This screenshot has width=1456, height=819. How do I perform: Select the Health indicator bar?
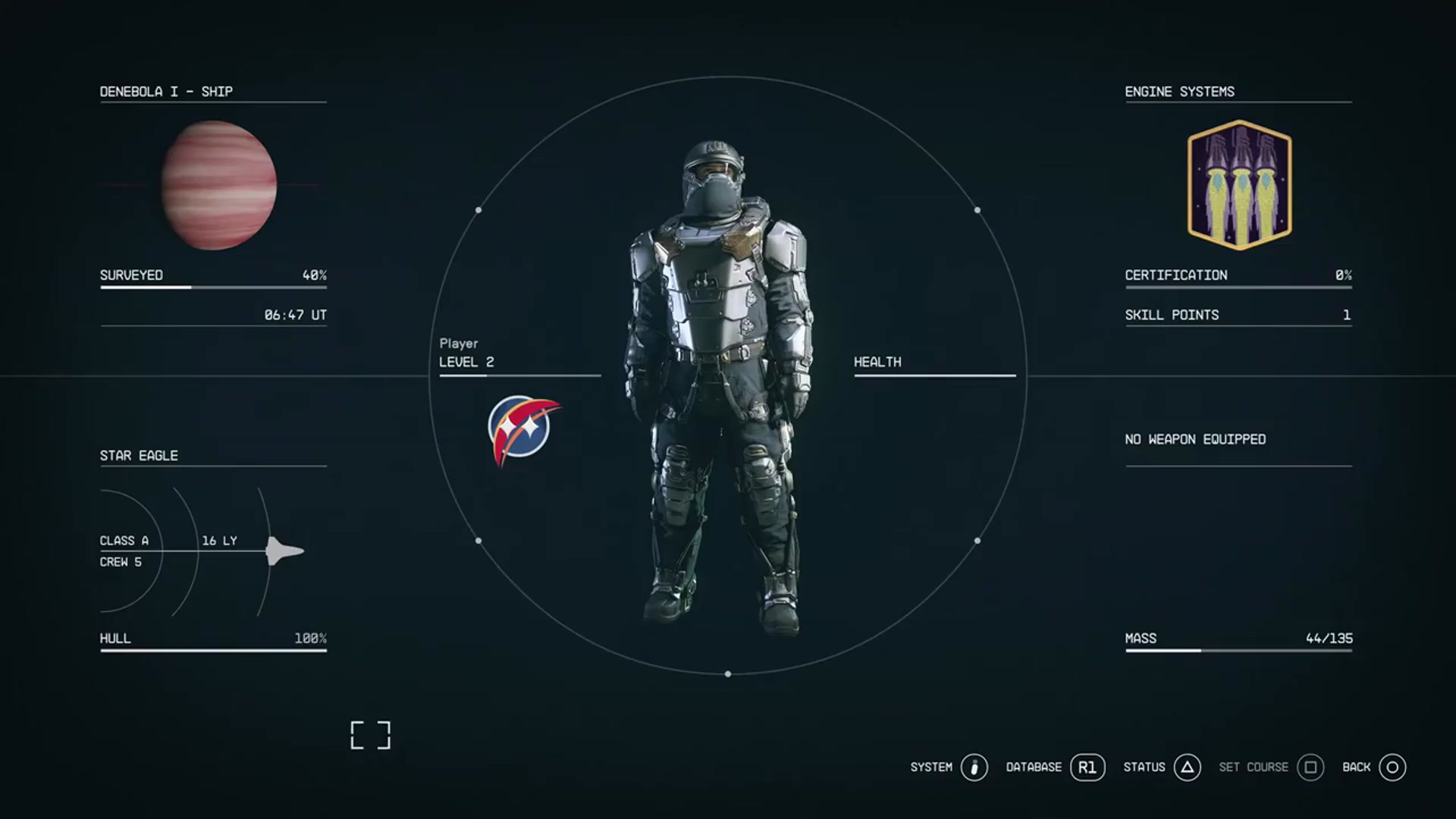point(935,373)
